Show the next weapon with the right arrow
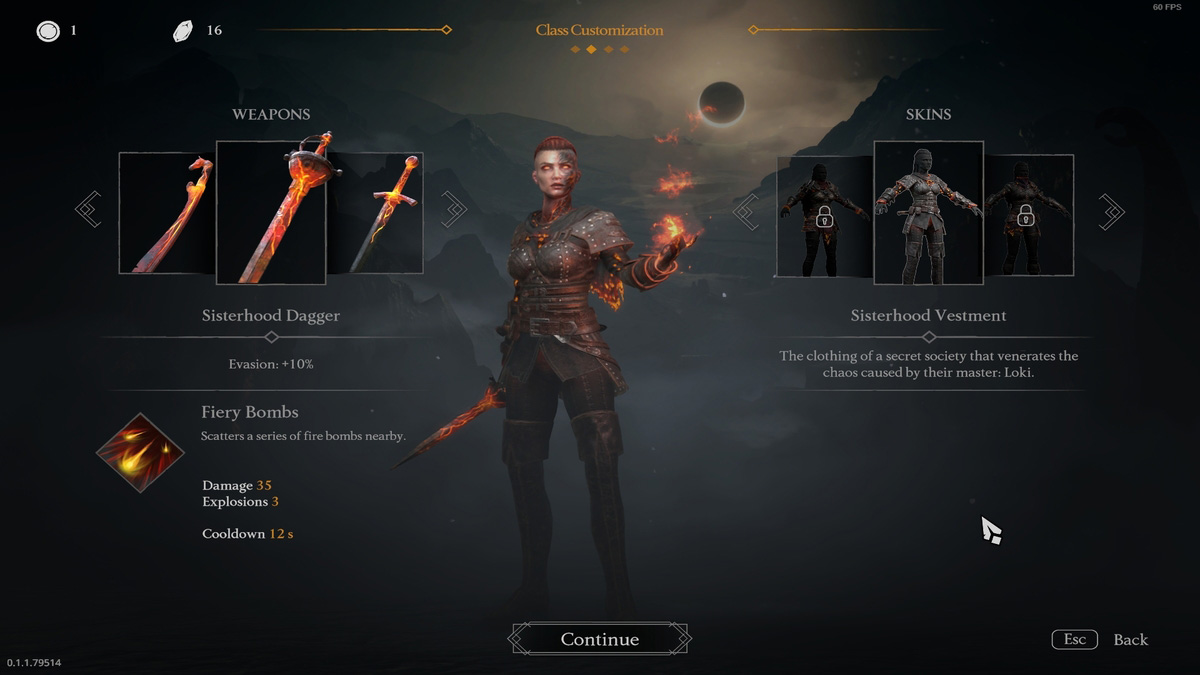 click(x=454, y=210)
